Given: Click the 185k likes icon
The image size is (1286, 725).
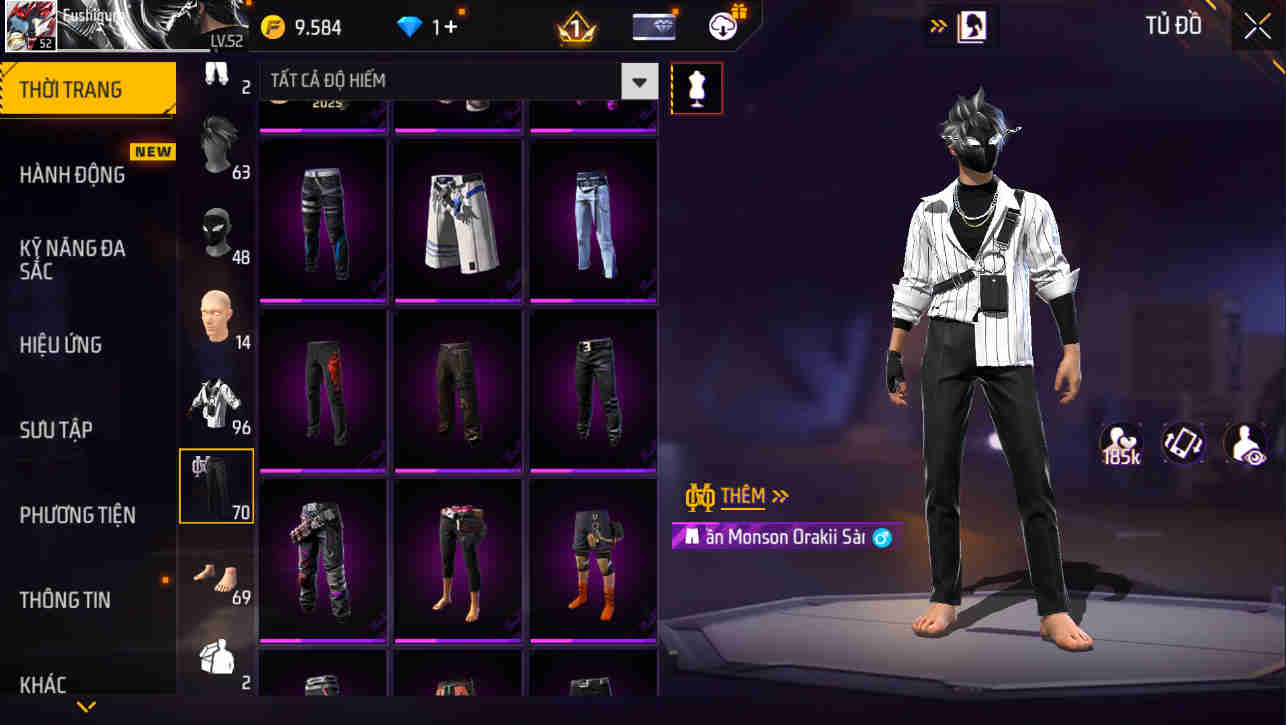Looking at the screenshot, I should click(1122, 443).
